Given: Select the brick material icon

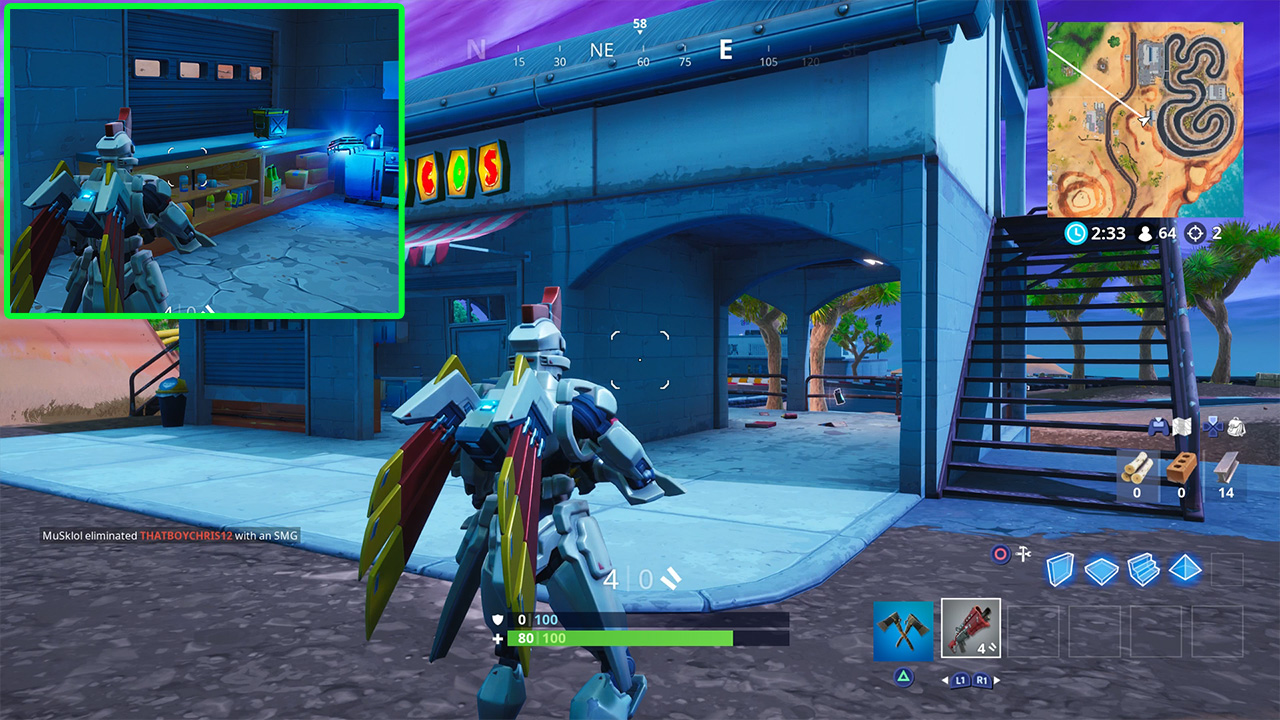Looking at the screenshot, I should [x=1181, y=468].
